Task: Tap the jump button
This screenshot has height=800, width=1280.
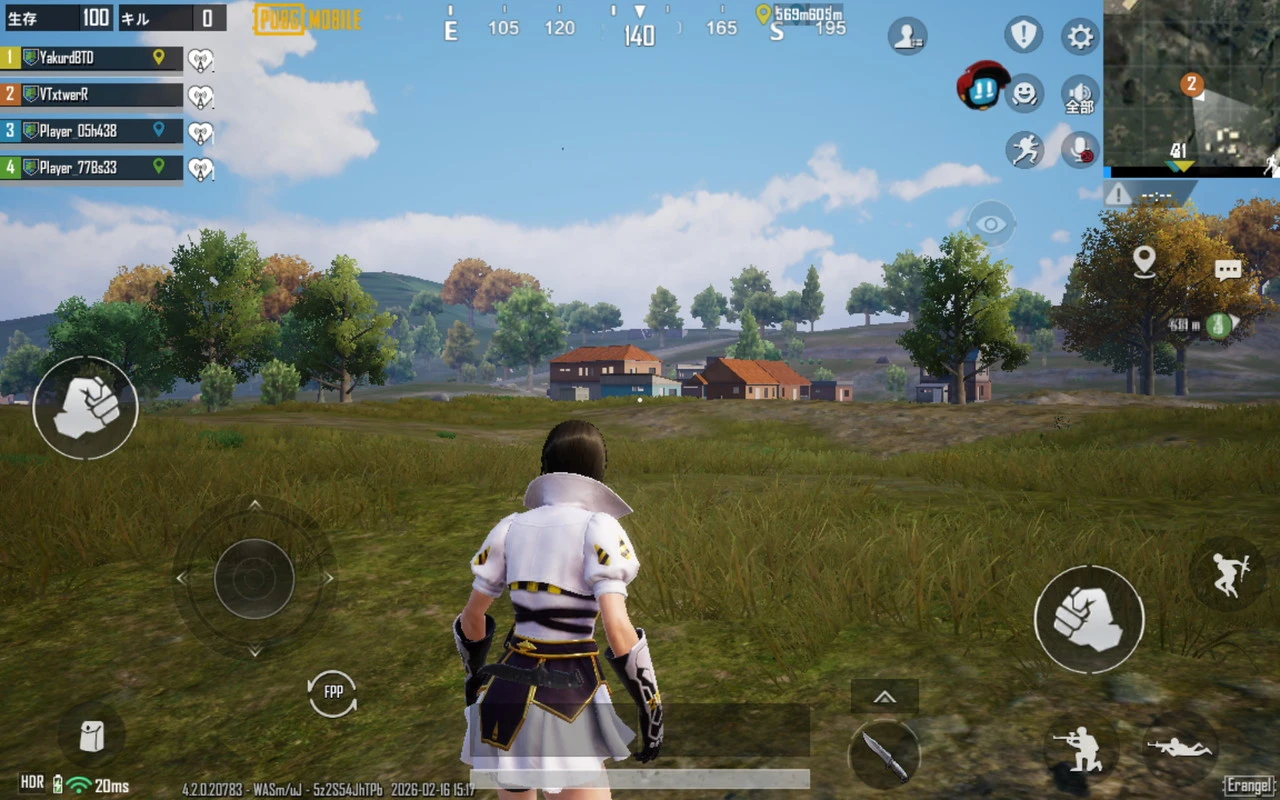Action: pos(1228,573)
